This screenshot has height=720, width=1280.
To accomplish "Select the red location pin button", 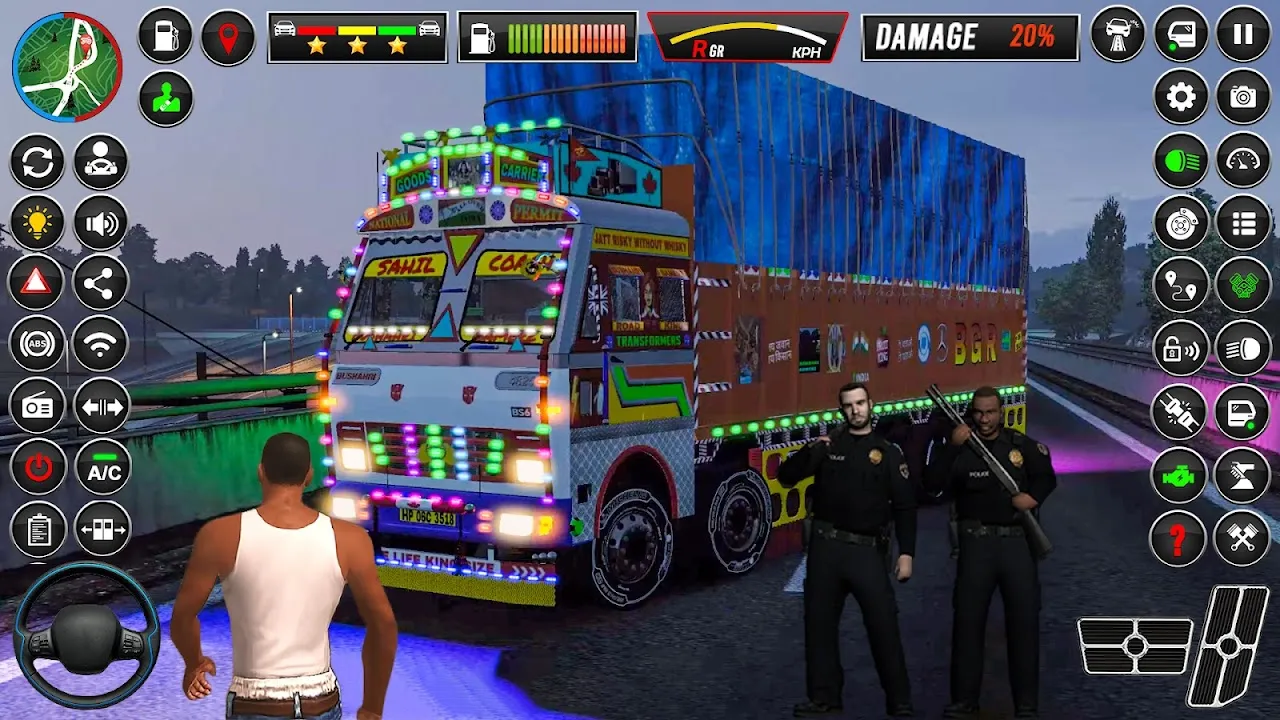I will (x=228, y=37).
